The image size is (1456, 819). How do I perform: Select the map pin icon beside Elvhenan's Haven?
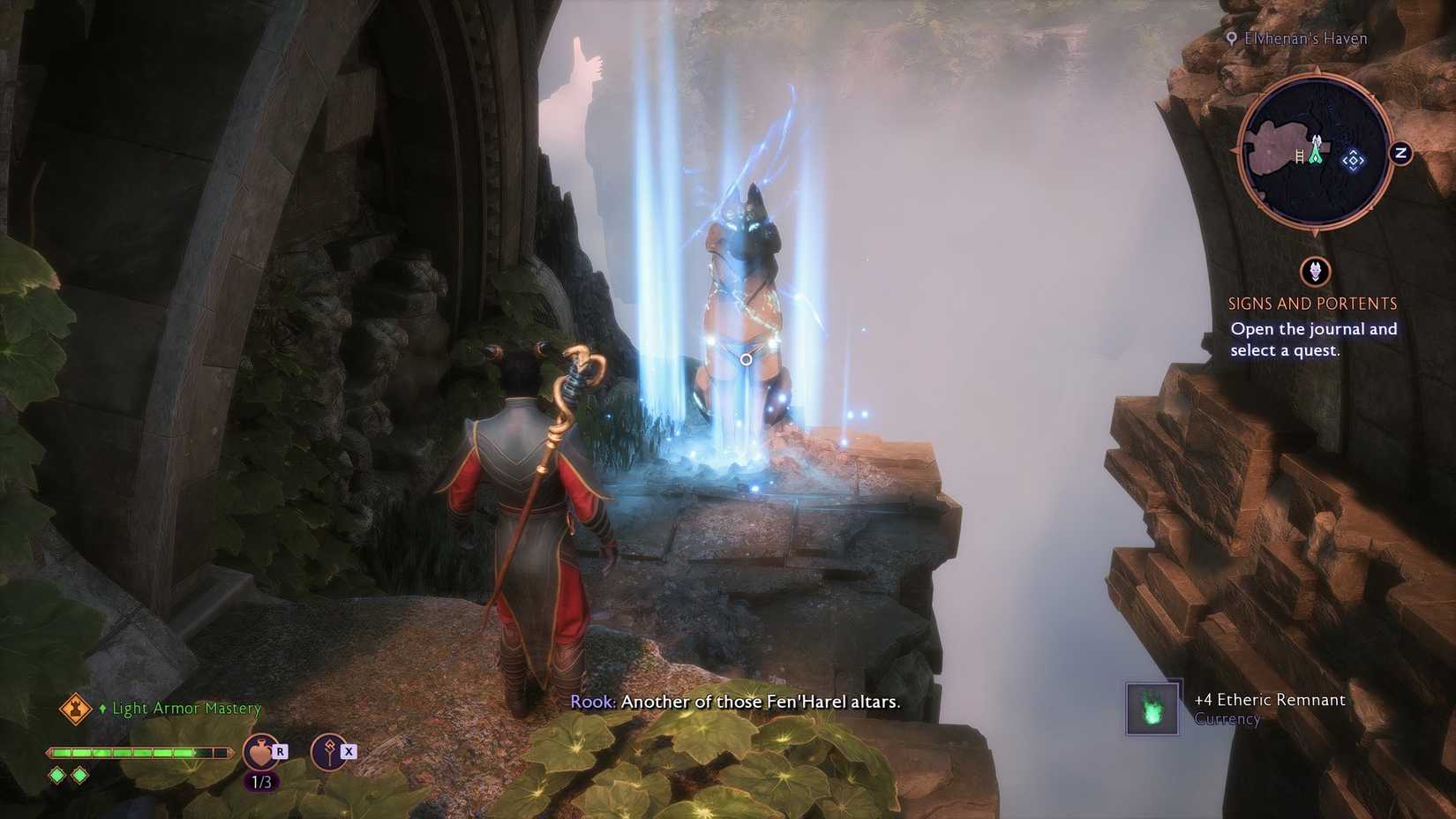(1232, 38)
